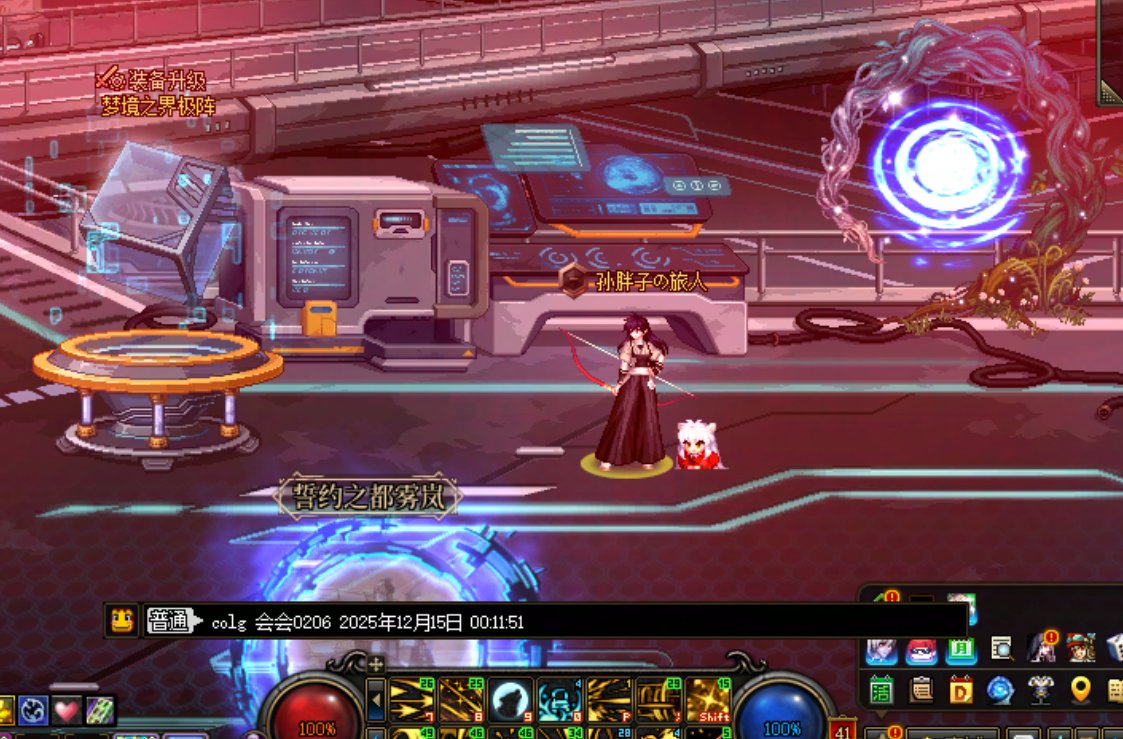Open the chat emoji face button

click(122, 621)
